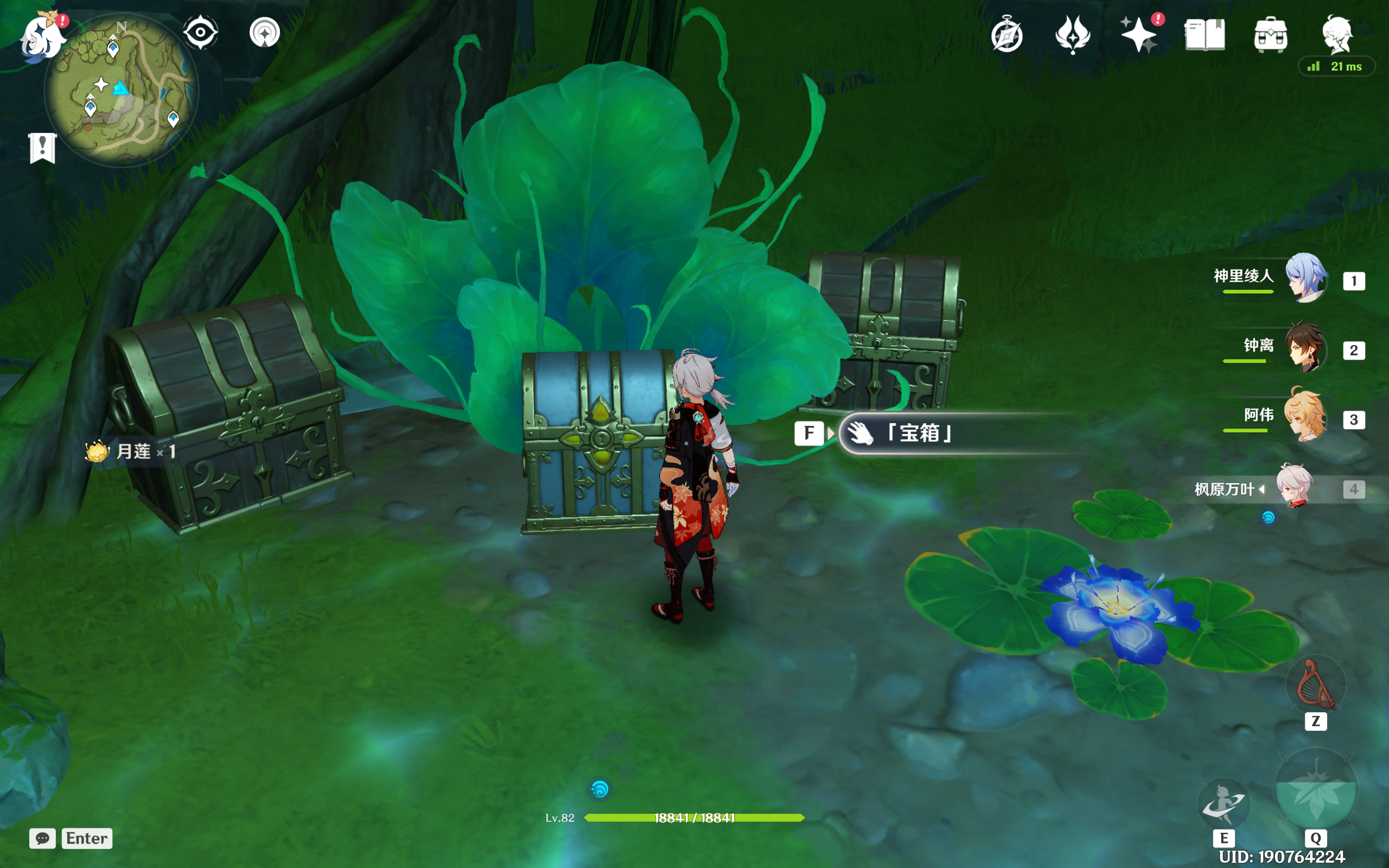Activate the elemental burst maple leaf icon

click(x=1316, y=791)
